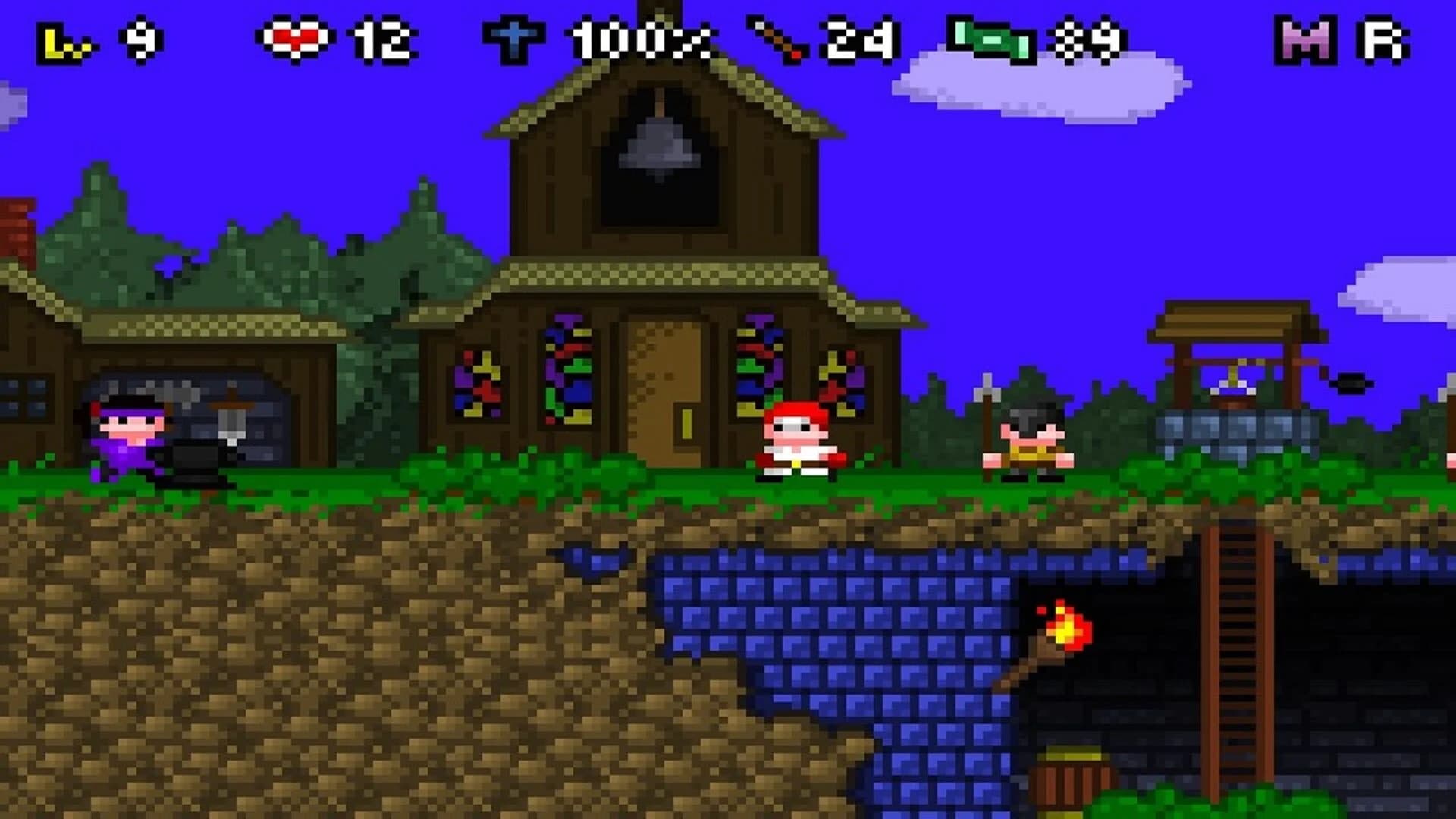The width and height of the screenshot is (1456, 819).
Task: Click the blue cross holiness icon
Action: pos(516,34)
